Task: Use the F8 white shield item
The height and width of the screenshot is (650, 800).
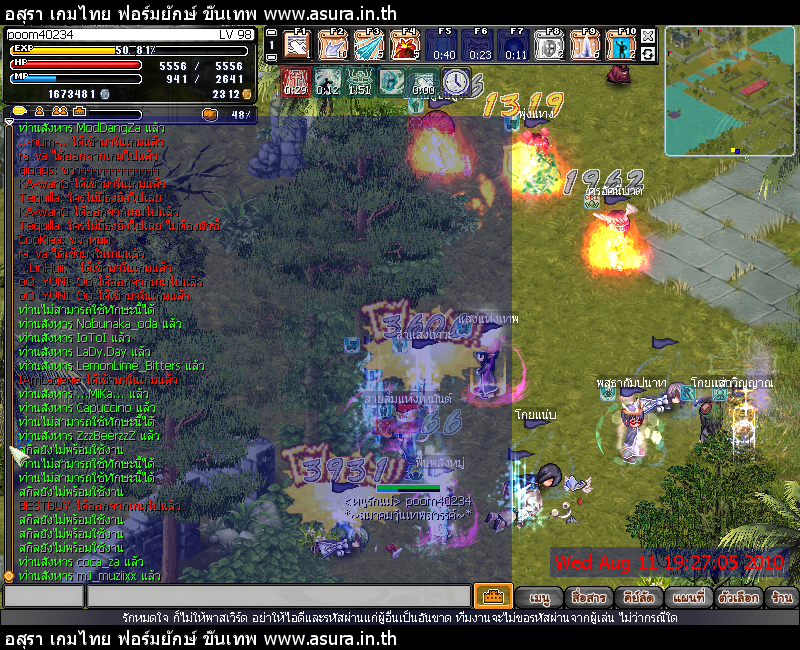Action: [x=550, y=45]
